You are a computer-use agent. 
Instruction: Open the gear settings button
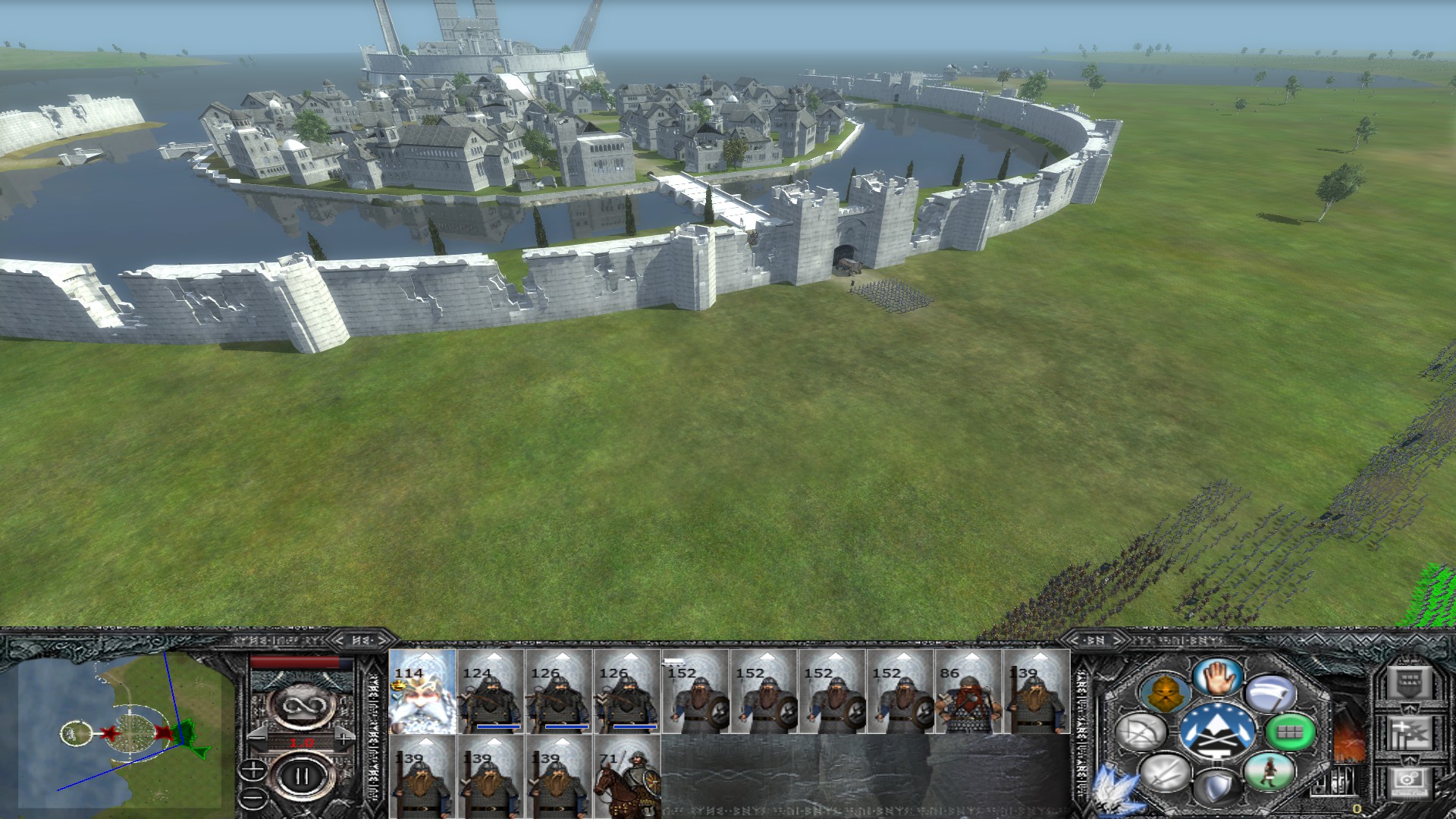click(x=1409, y=782)
